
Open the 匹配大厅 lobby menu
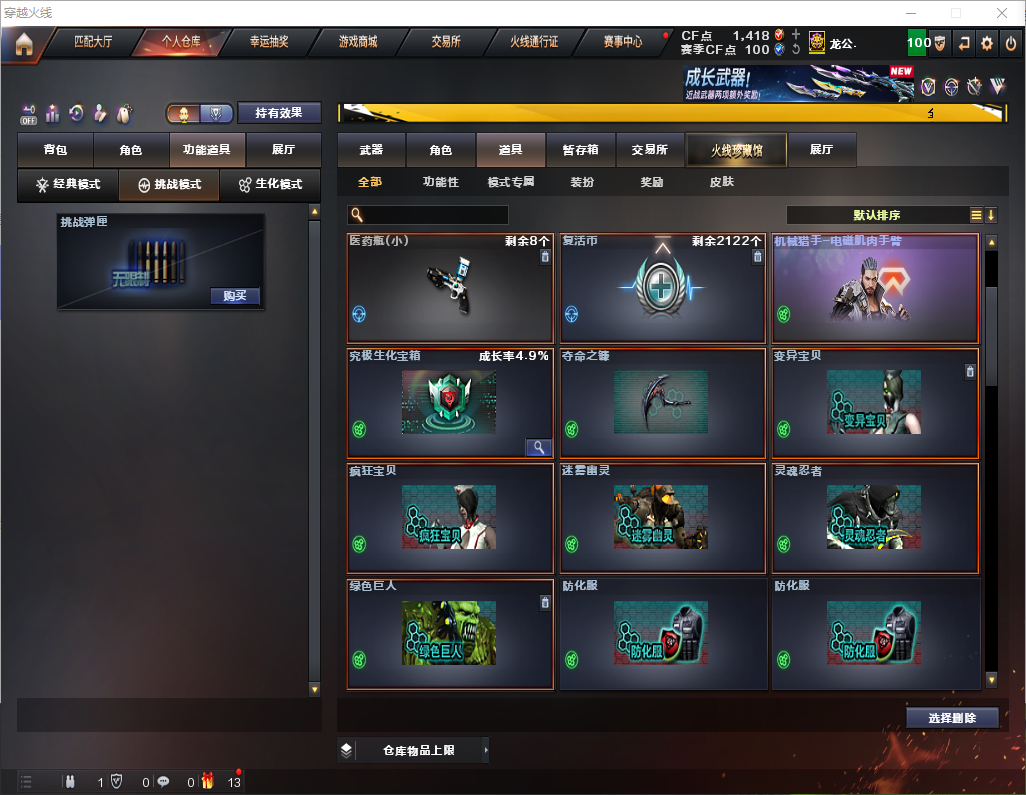[x=93, y=43]
